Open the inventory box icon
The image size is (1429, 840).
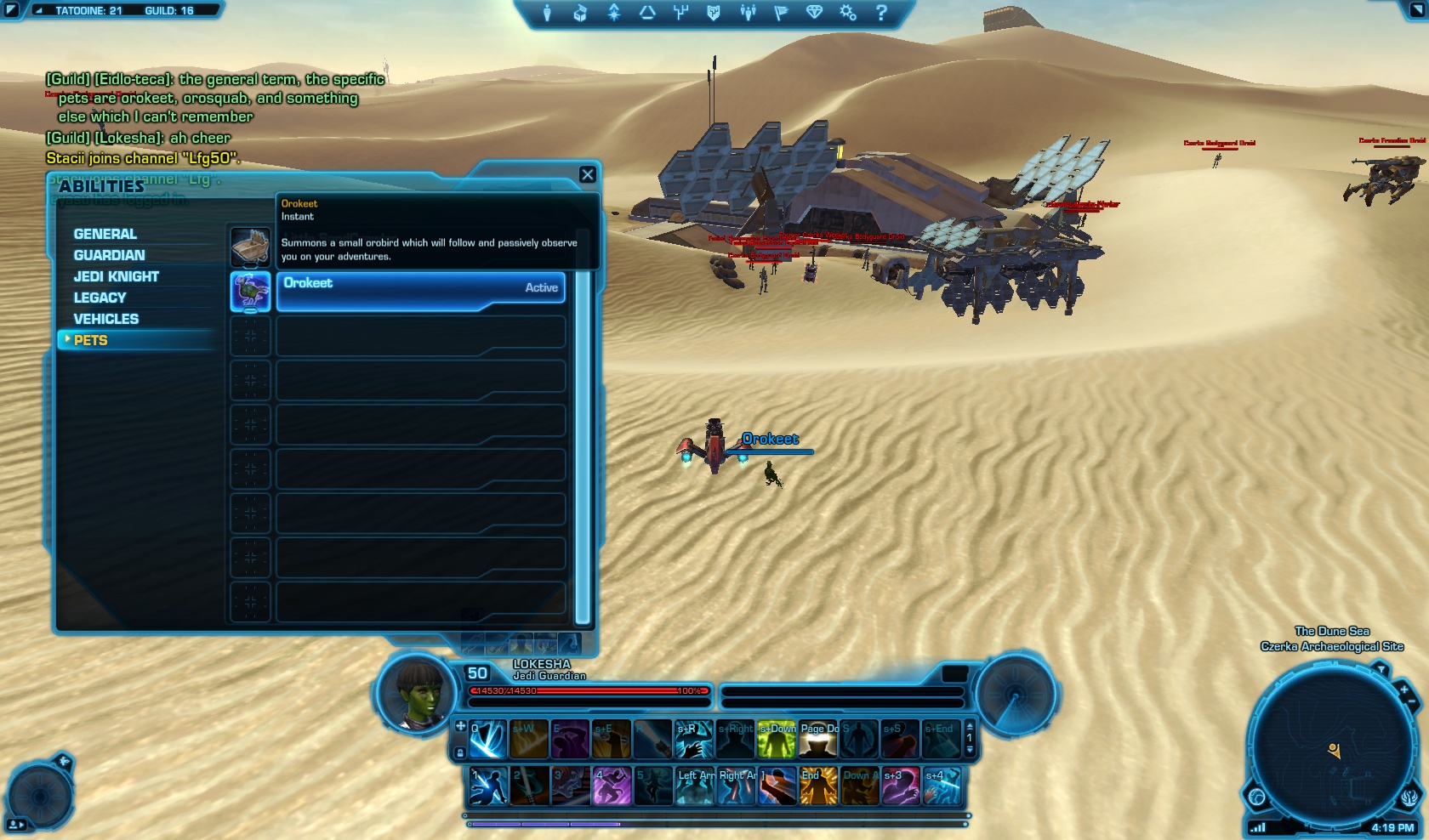580,13
